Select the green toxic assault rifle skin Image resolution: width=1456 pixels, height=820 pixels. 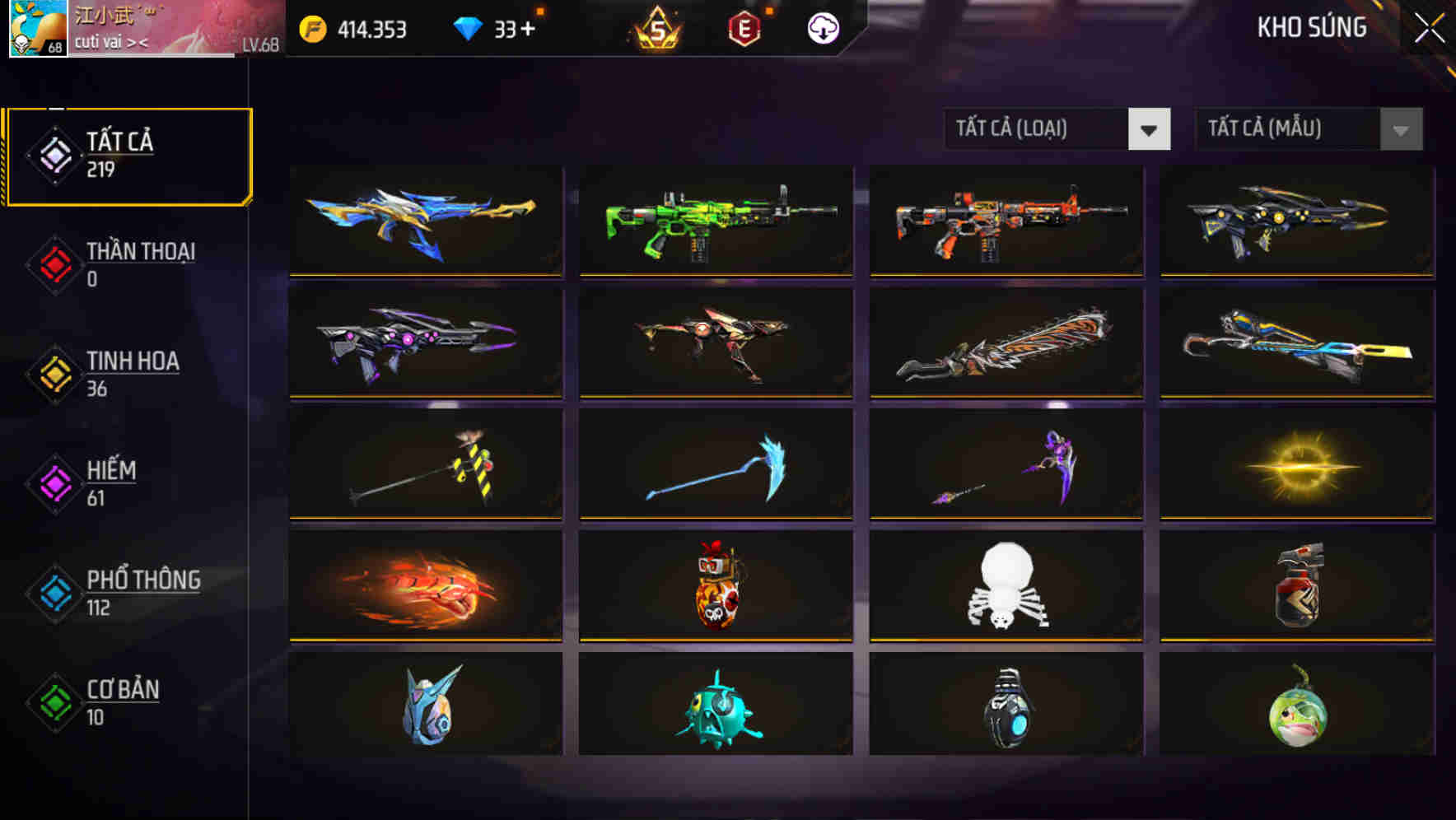pos(715,222)
